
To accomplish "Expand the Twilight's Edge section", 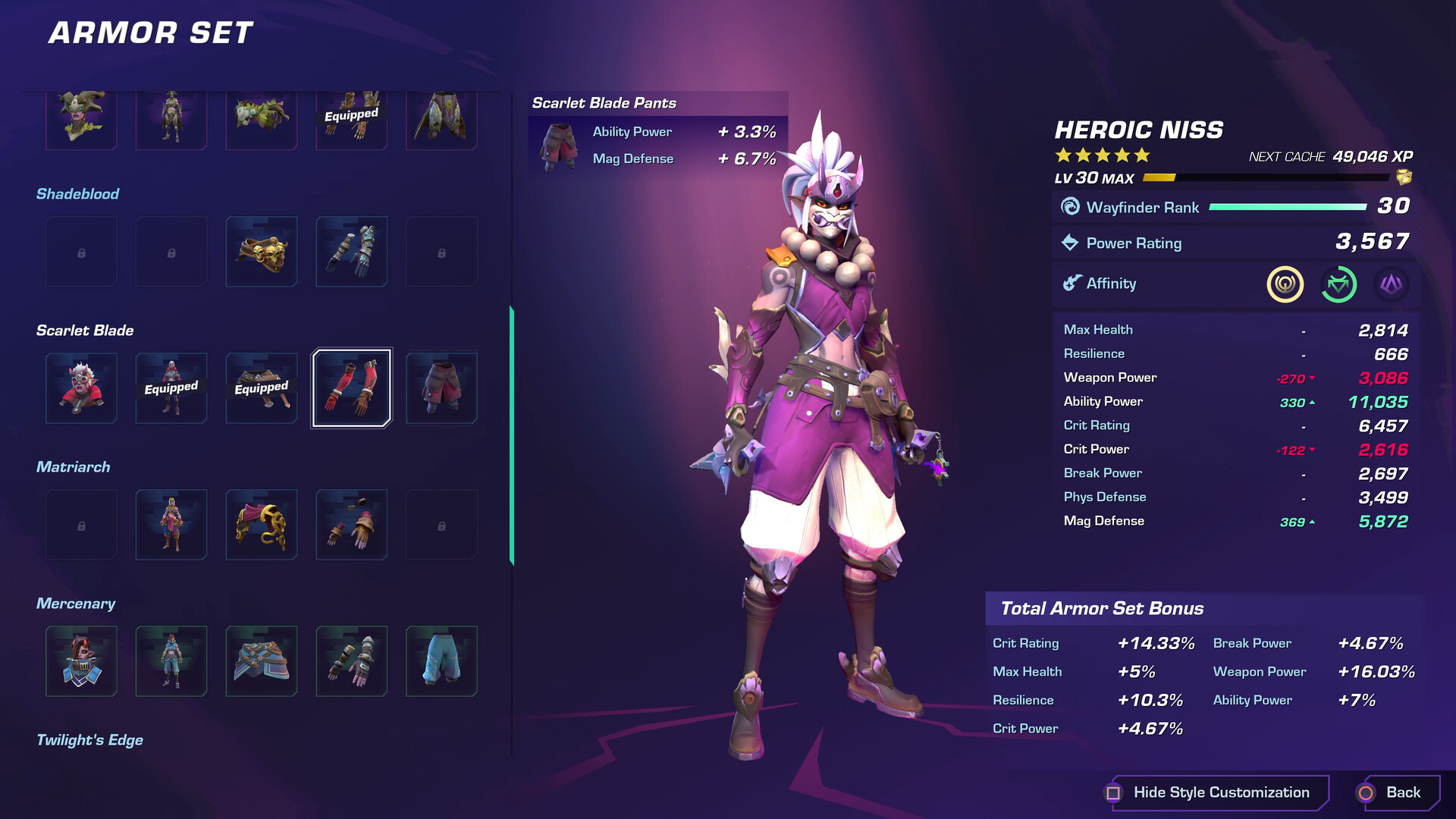I will pyautogui.click(x=90, y=739).
